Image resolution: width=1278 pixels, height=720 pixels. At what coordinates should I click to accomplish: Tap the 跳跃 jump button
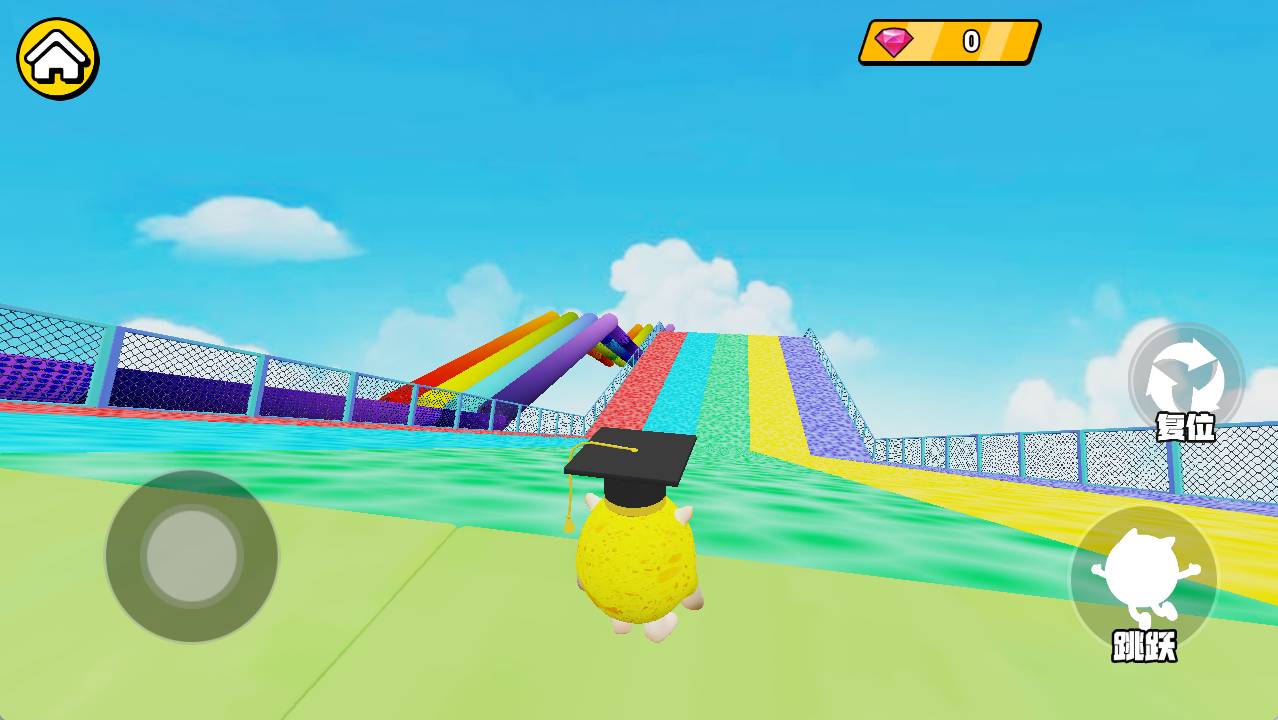pos(1144,579)
